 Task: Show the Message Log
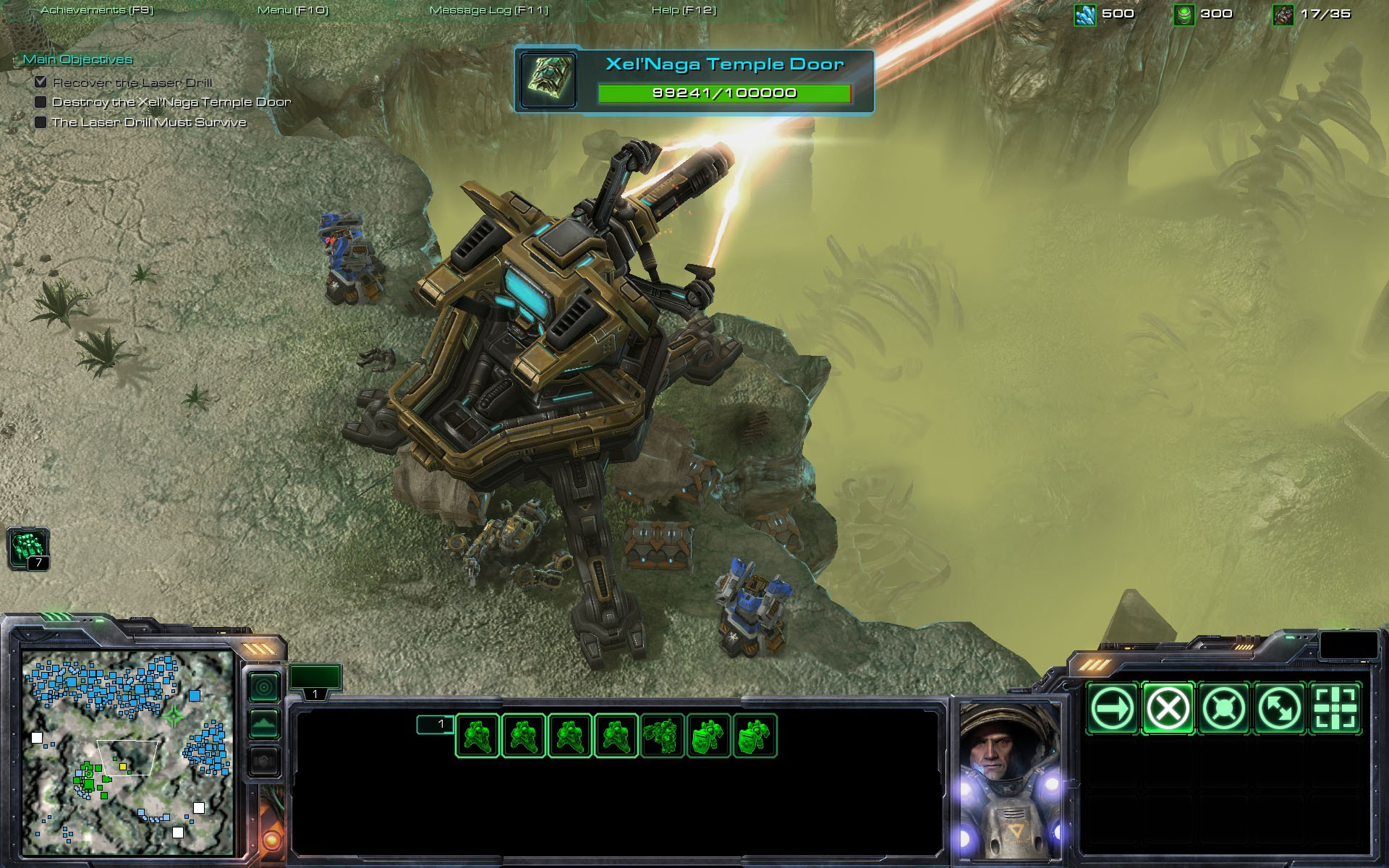pyautogui.click(x=489, y=10)
